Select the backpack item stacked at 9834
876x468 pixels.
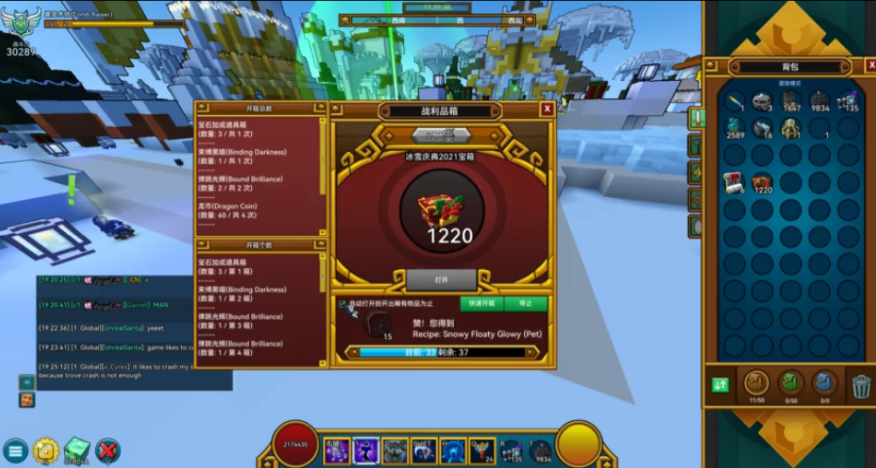pos(819,101)
